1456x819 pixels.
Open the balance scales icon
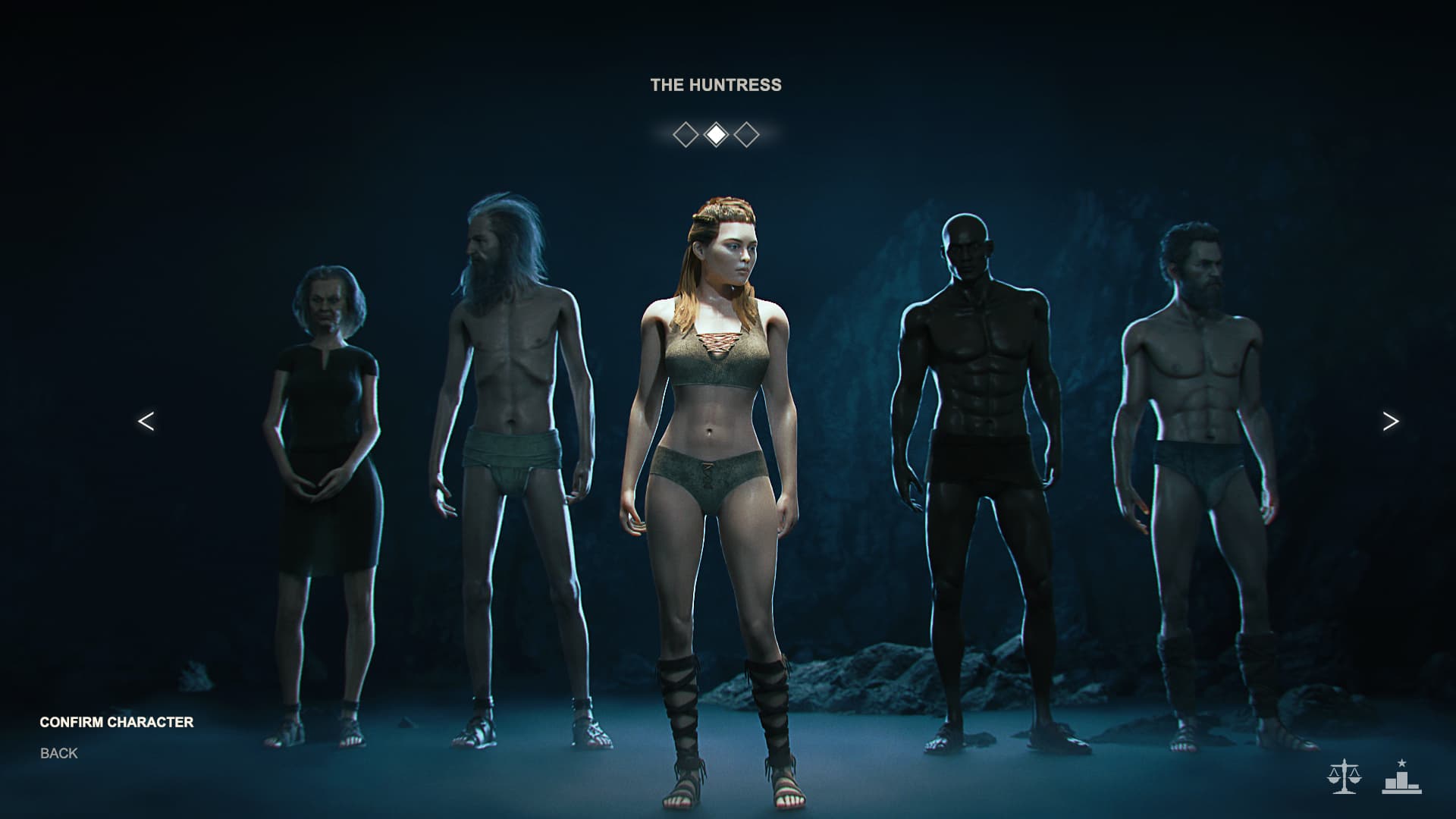tap(1344, 777)
